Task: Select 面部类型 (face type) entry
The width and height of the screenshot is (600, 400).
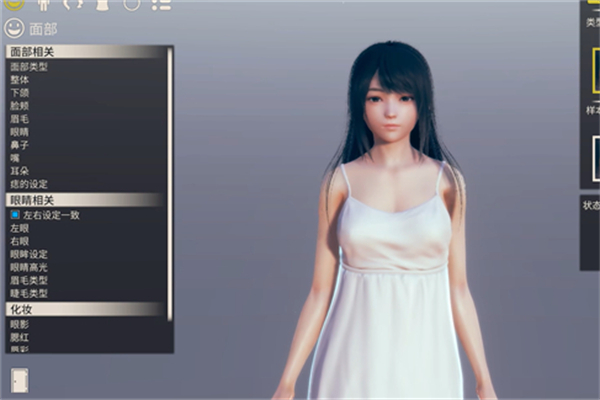Action: click(x=29, y=67)
